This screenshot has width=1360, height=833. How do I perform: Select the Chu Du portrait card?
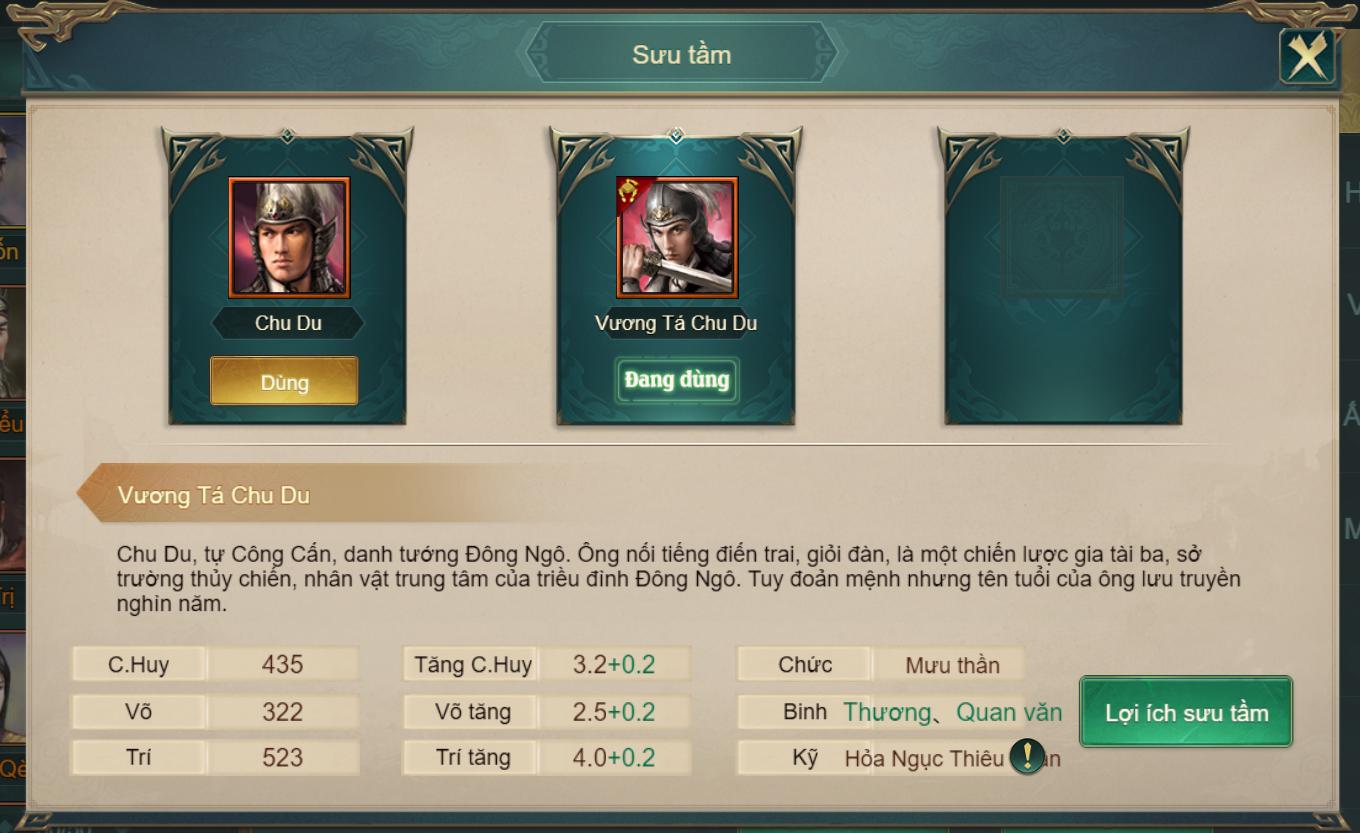(x=289, y=238)
